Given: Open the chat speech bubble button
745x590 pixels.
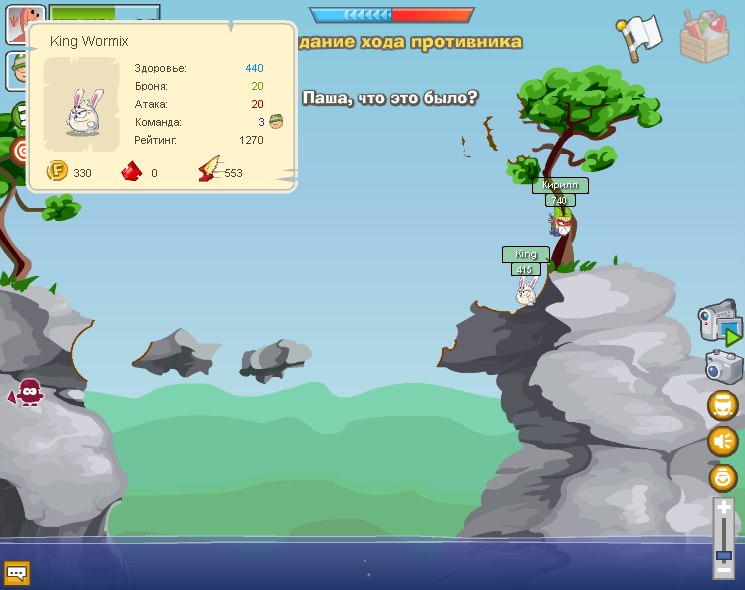Looking at the screenshot, I should 17,573.
